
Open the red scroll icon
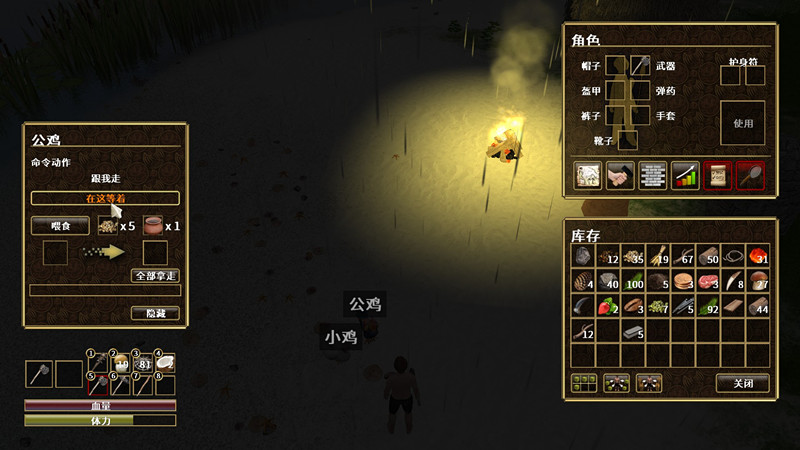[717, 175]
